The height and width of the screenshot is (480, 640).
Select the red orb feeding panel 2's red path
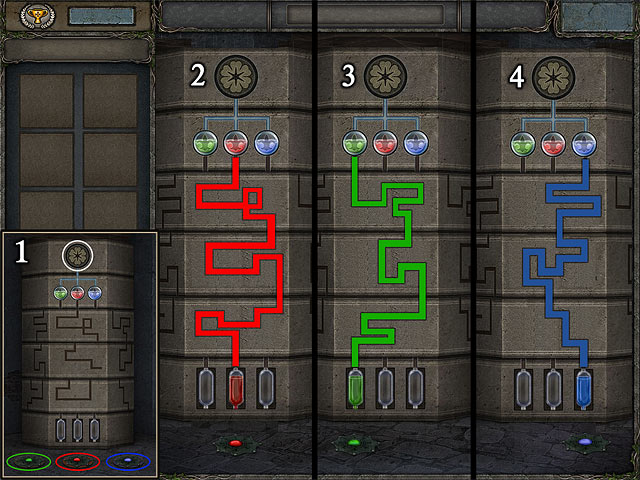pyautogui.click(x=236, y=143)
